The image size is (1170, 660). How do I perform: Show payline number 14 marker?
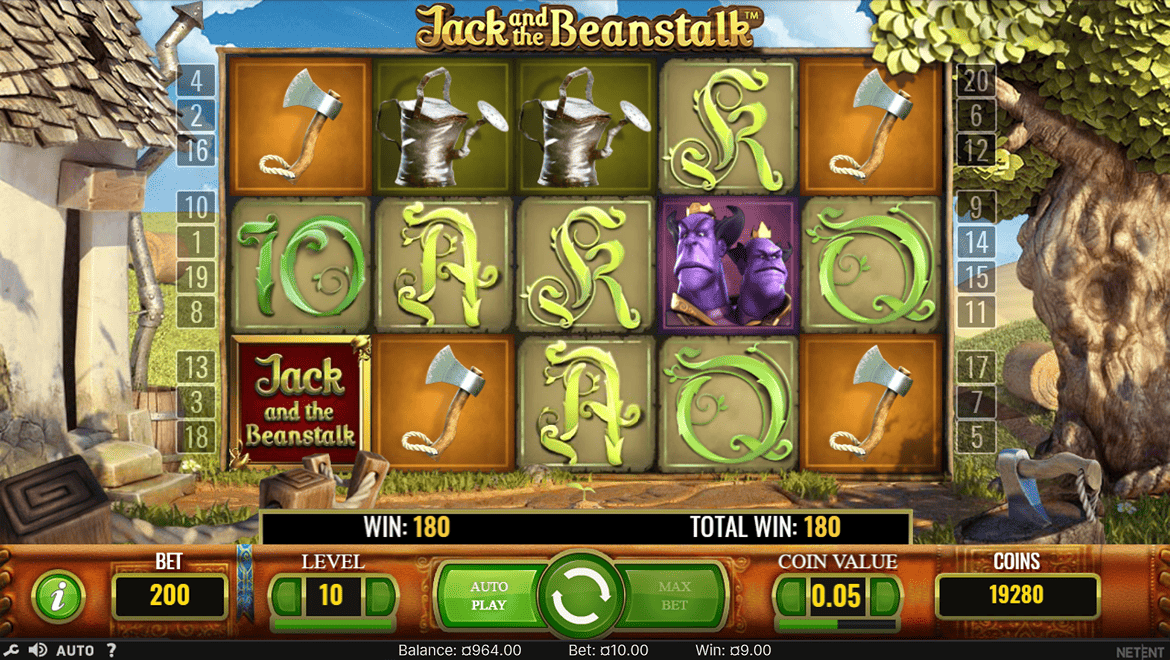coord(976,242)
